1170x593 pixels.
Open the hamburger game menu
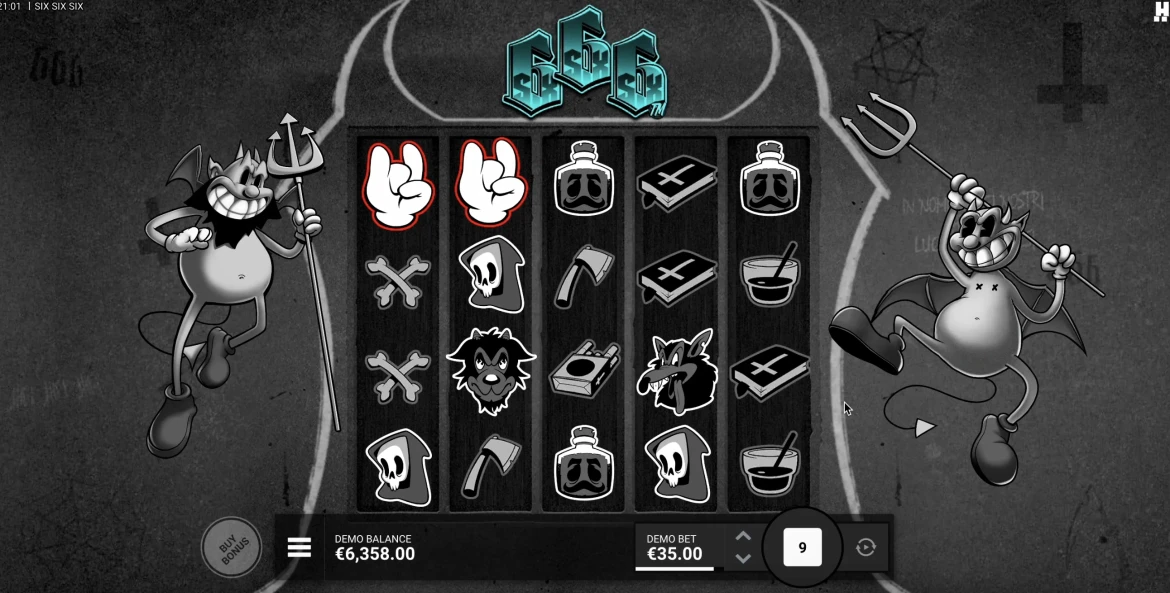click(x=298, y=548)
